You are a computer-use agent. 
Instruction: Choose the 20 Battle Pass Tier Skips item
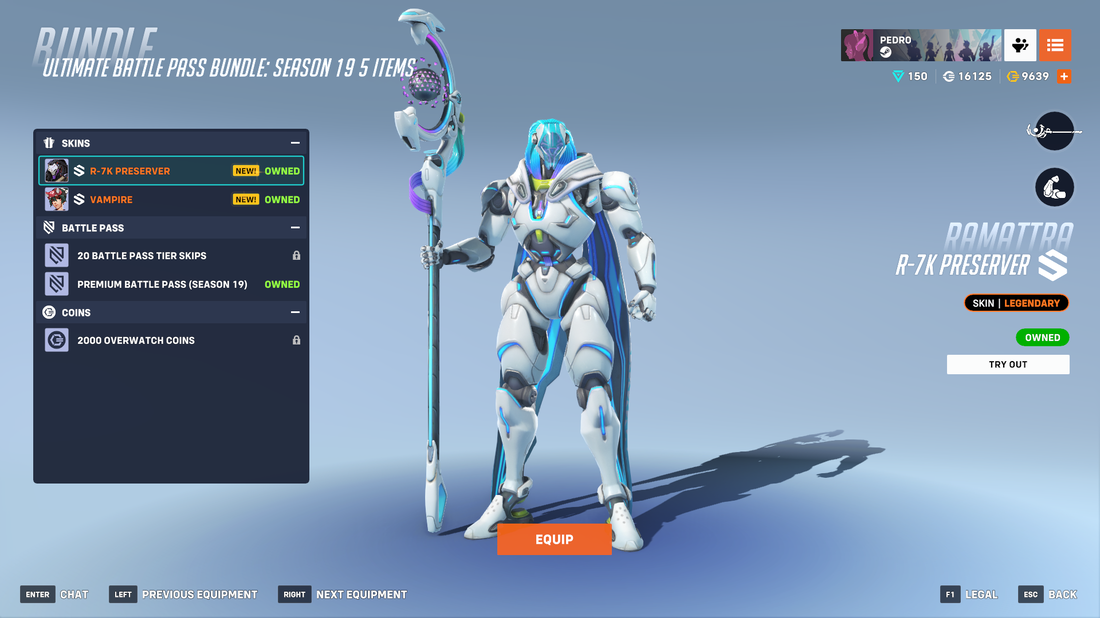pyautogui.click(x=171, y=256)
